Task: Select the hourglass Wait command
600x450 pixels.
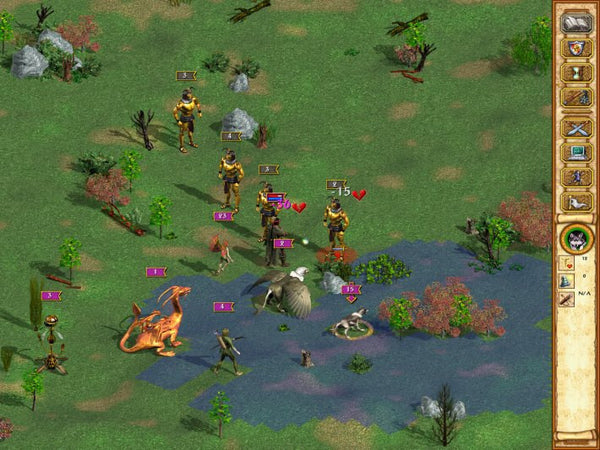Action: pos(575,72)
